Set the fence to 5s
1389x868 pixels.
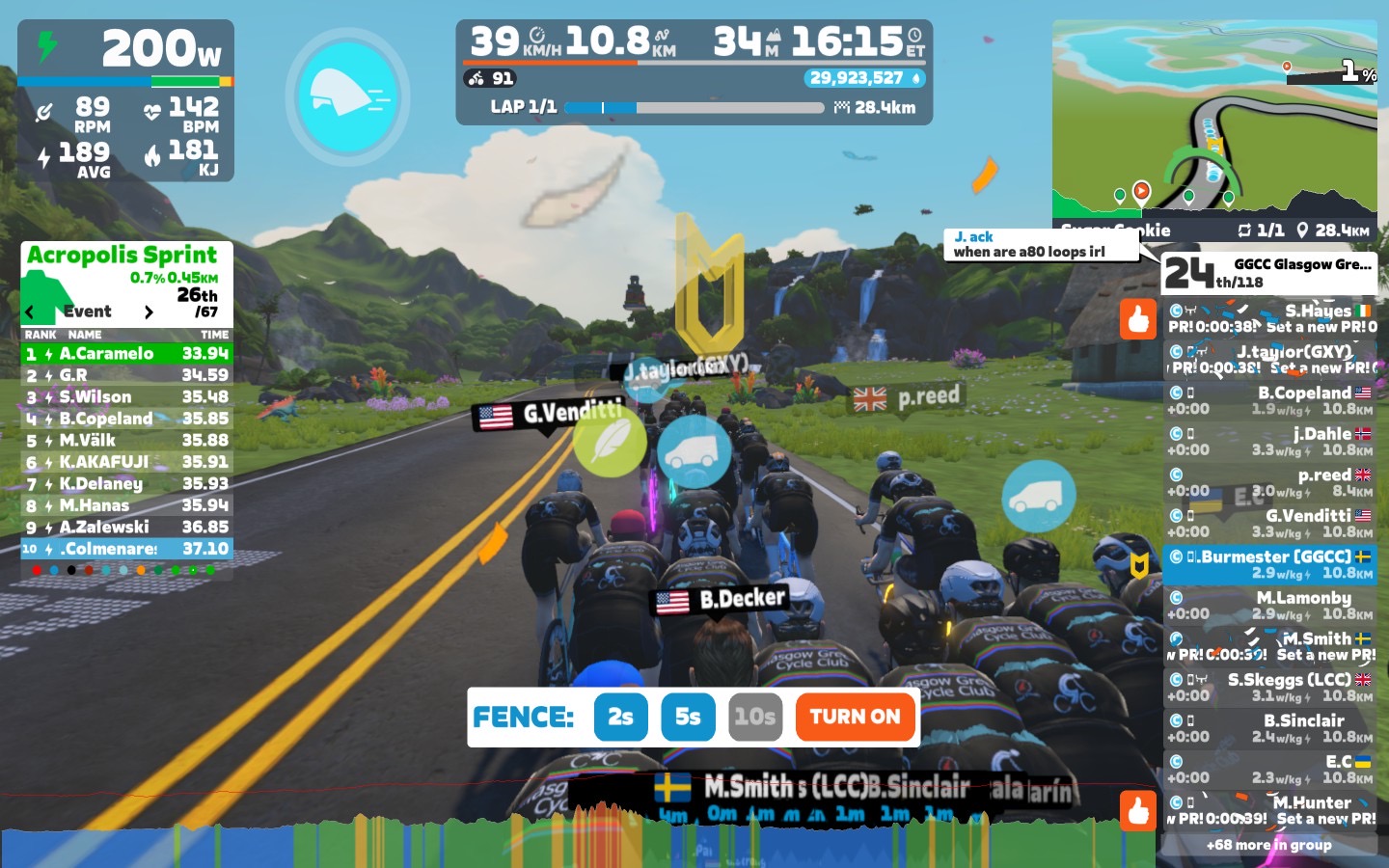[x=688, y=717]
